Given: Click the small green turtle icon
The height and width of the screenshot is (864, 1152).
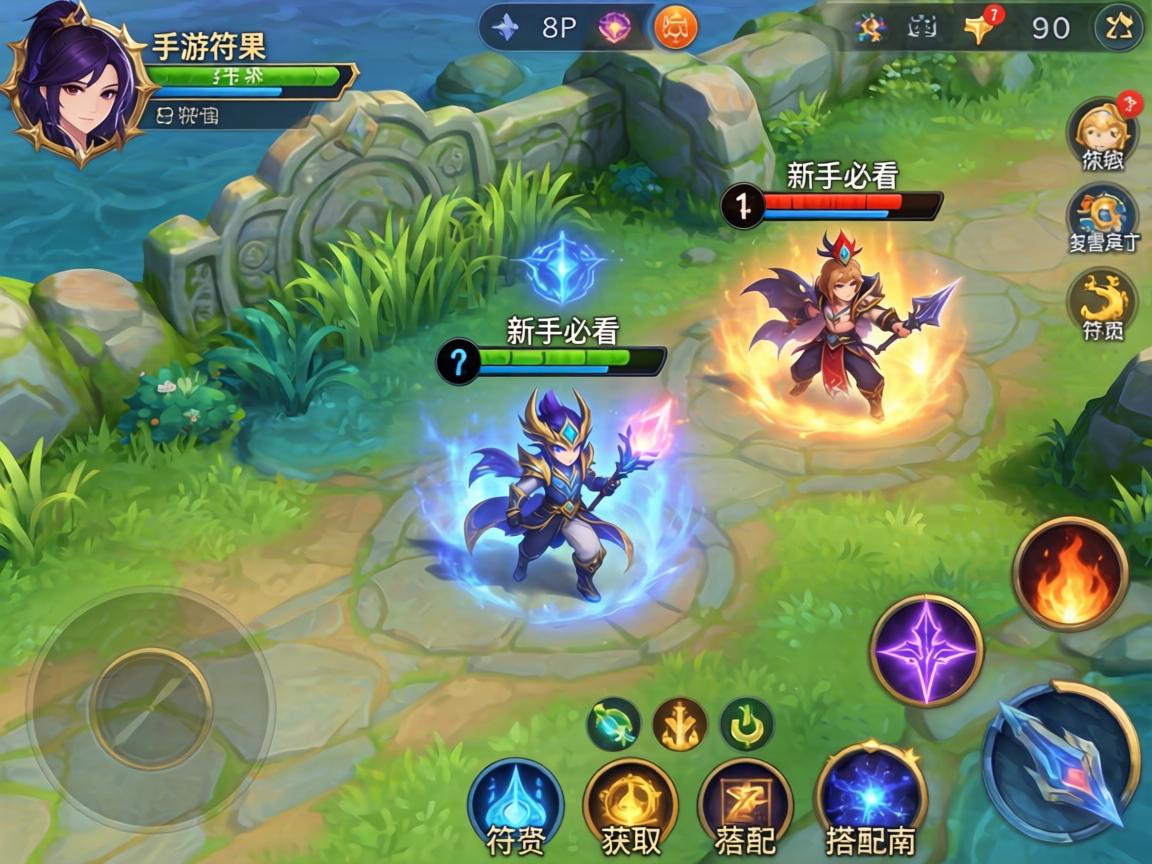Looking at the screenshot, I should (x=613, y=724).
